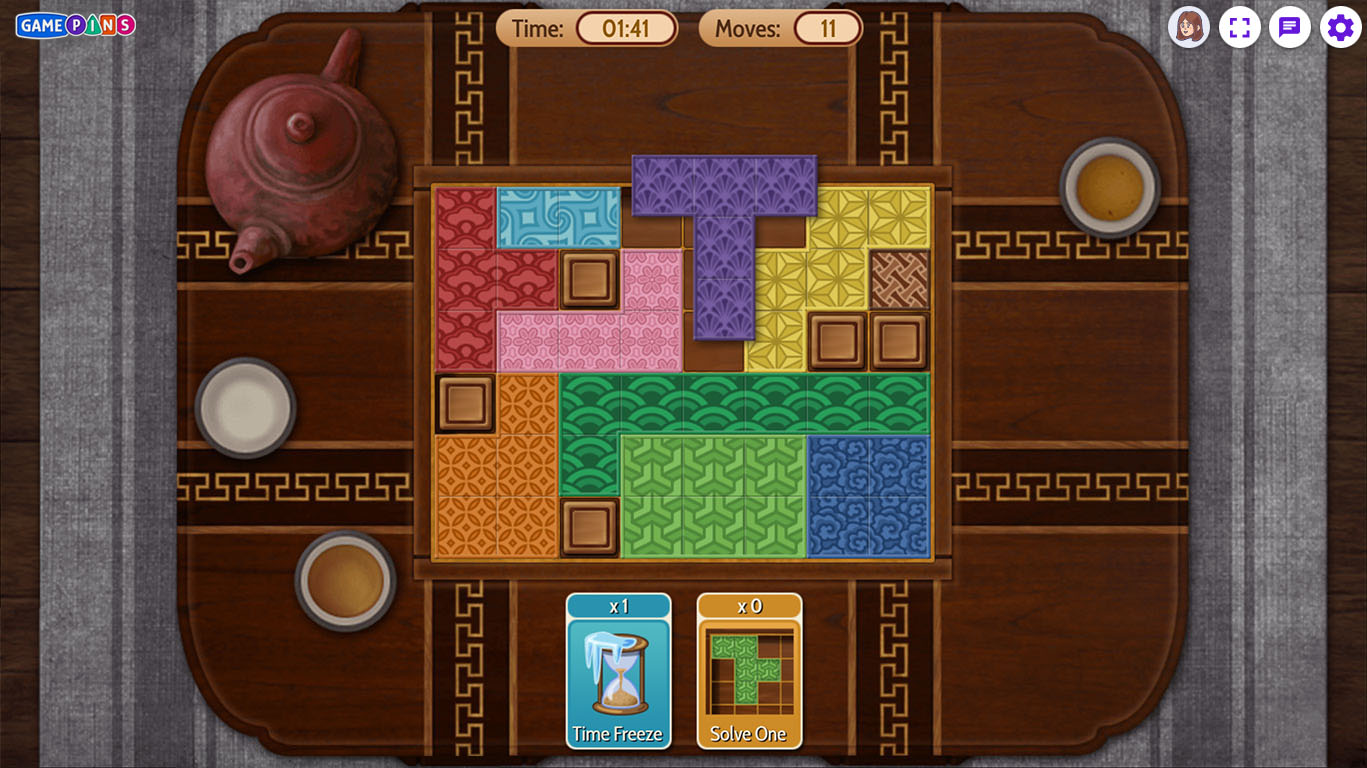
Task: Open the chat bubble panel
Action: click(1289, 27)
